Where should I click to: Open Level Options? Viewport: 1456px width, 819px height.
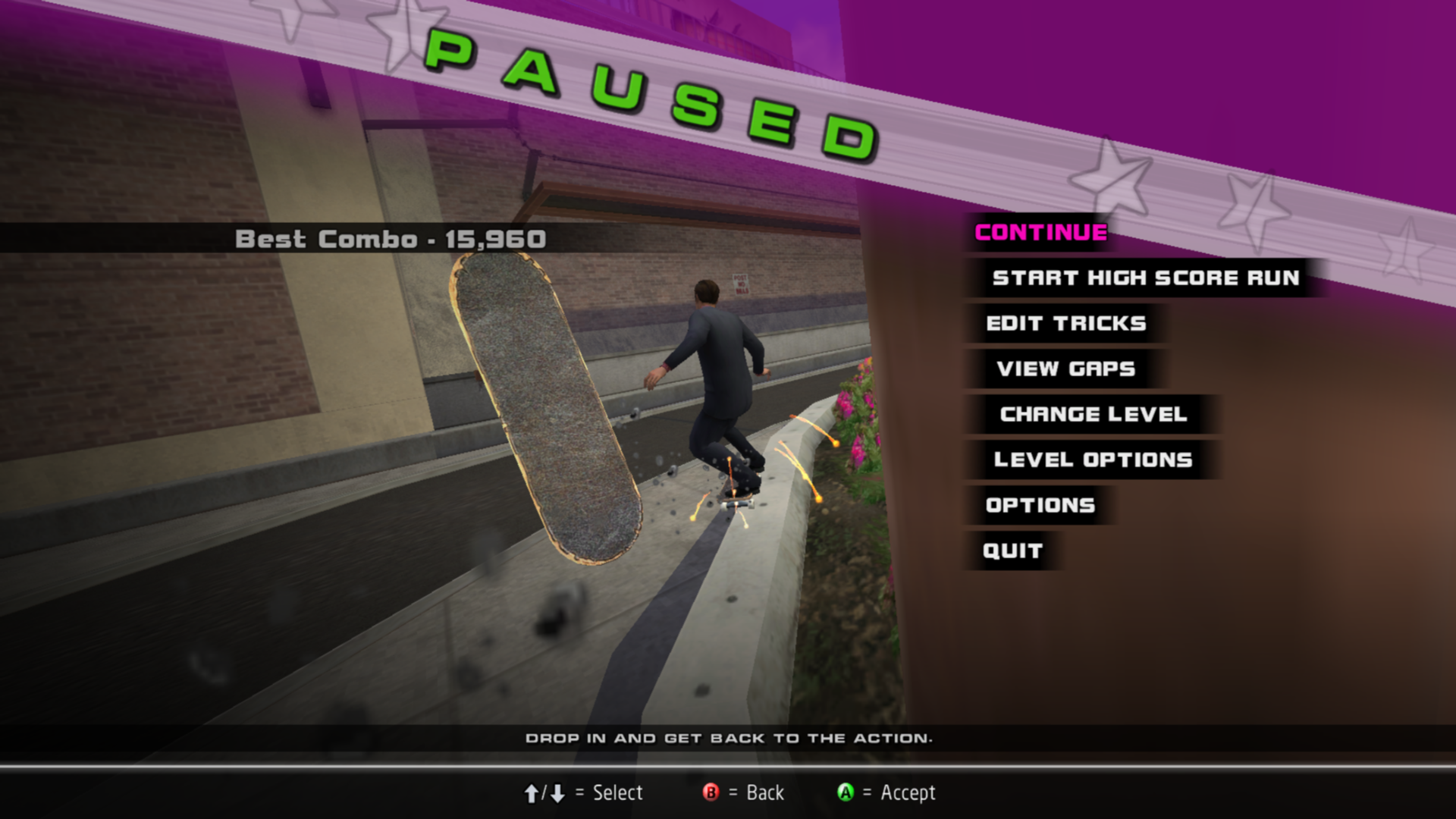coord(1093,460)
